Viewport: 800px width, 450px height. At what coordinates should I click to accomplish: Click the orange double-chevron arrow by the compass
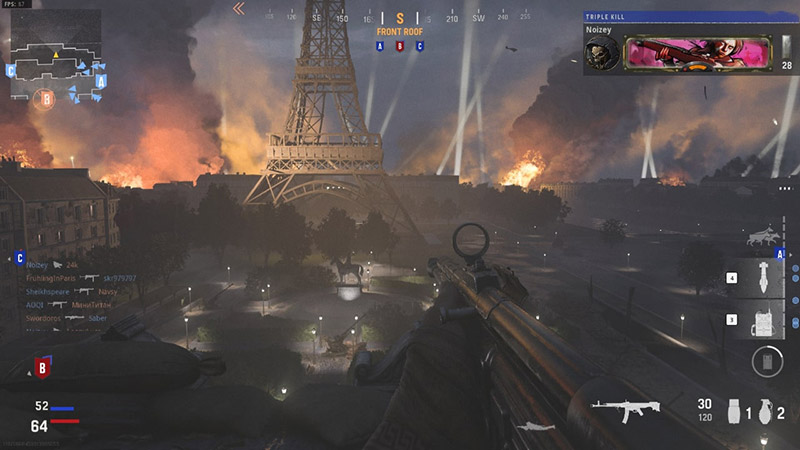239,9
